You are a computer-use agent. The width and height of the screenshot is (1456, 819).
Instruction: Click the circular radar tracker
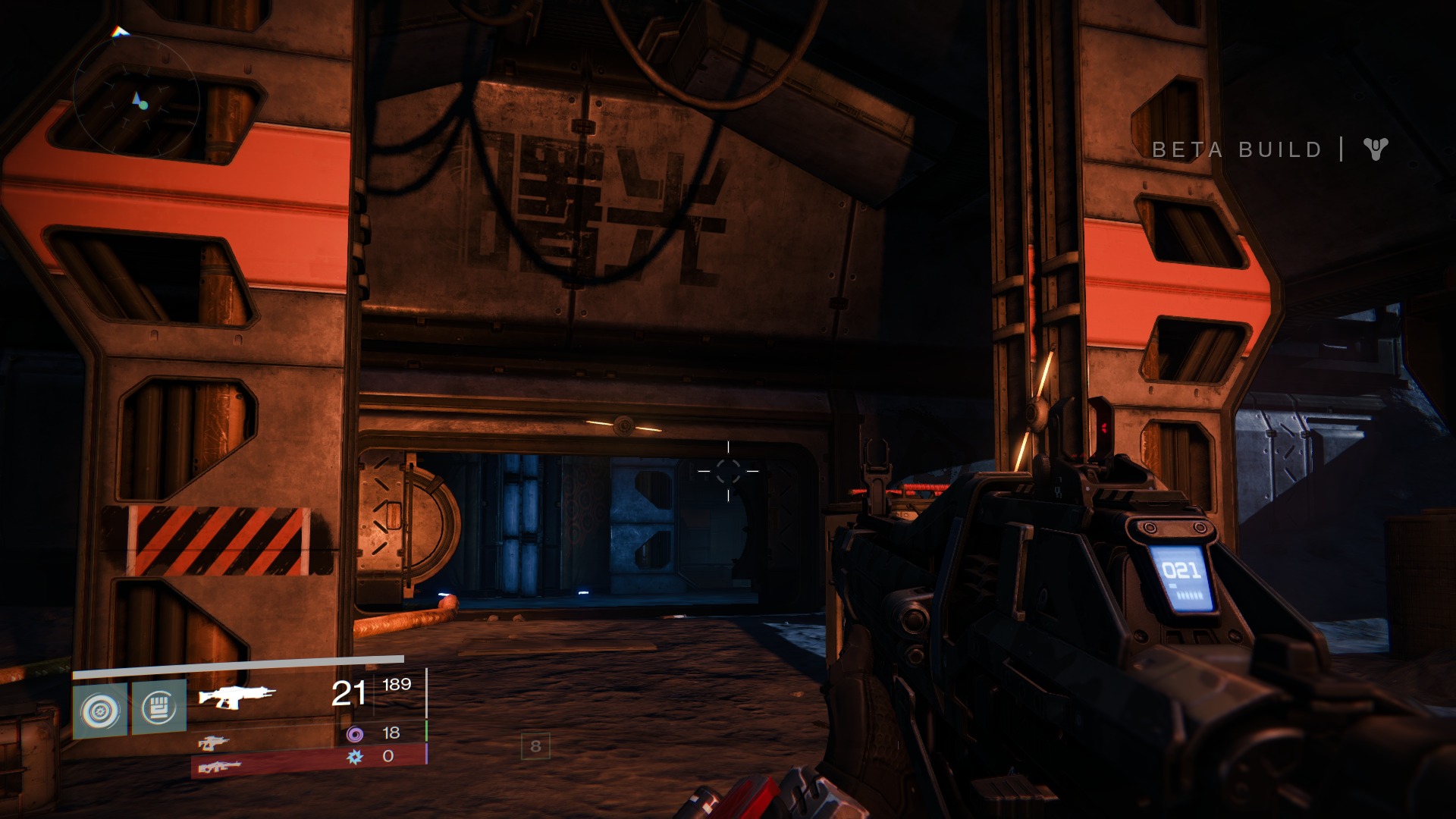point(136,99)
